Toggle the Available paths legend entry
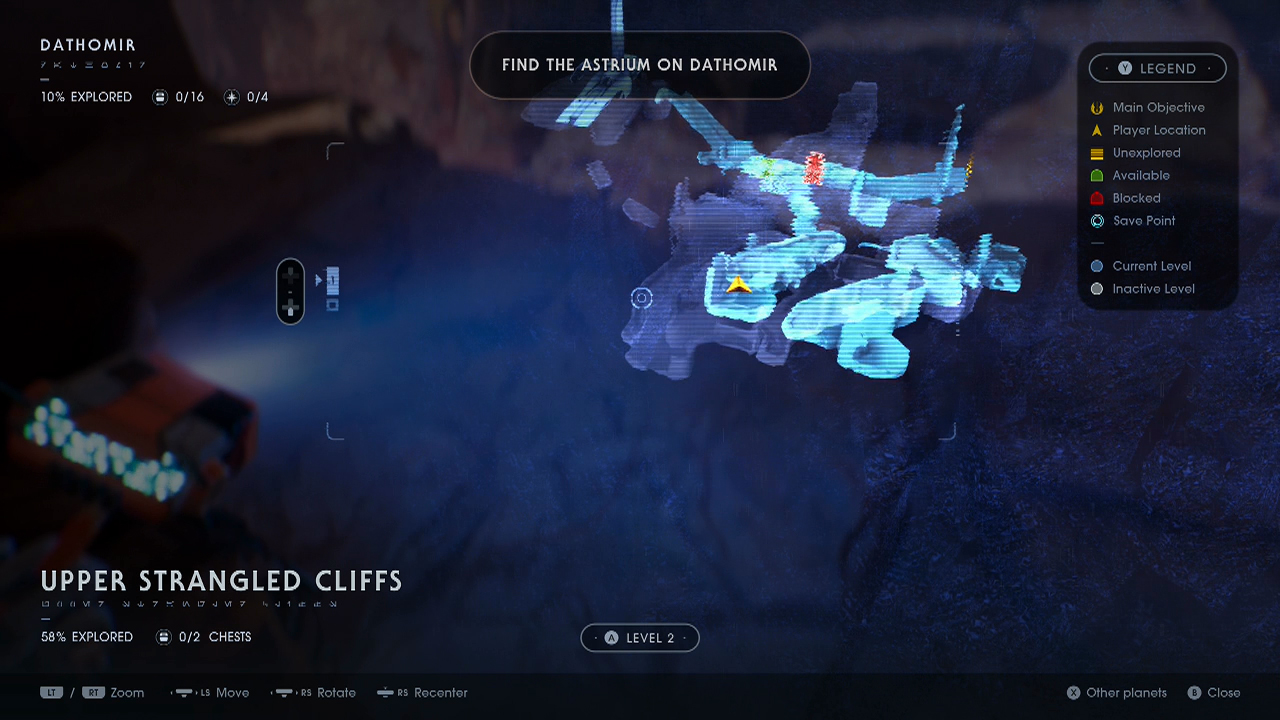The image size is (1280, 720). tap(1097, 175)
